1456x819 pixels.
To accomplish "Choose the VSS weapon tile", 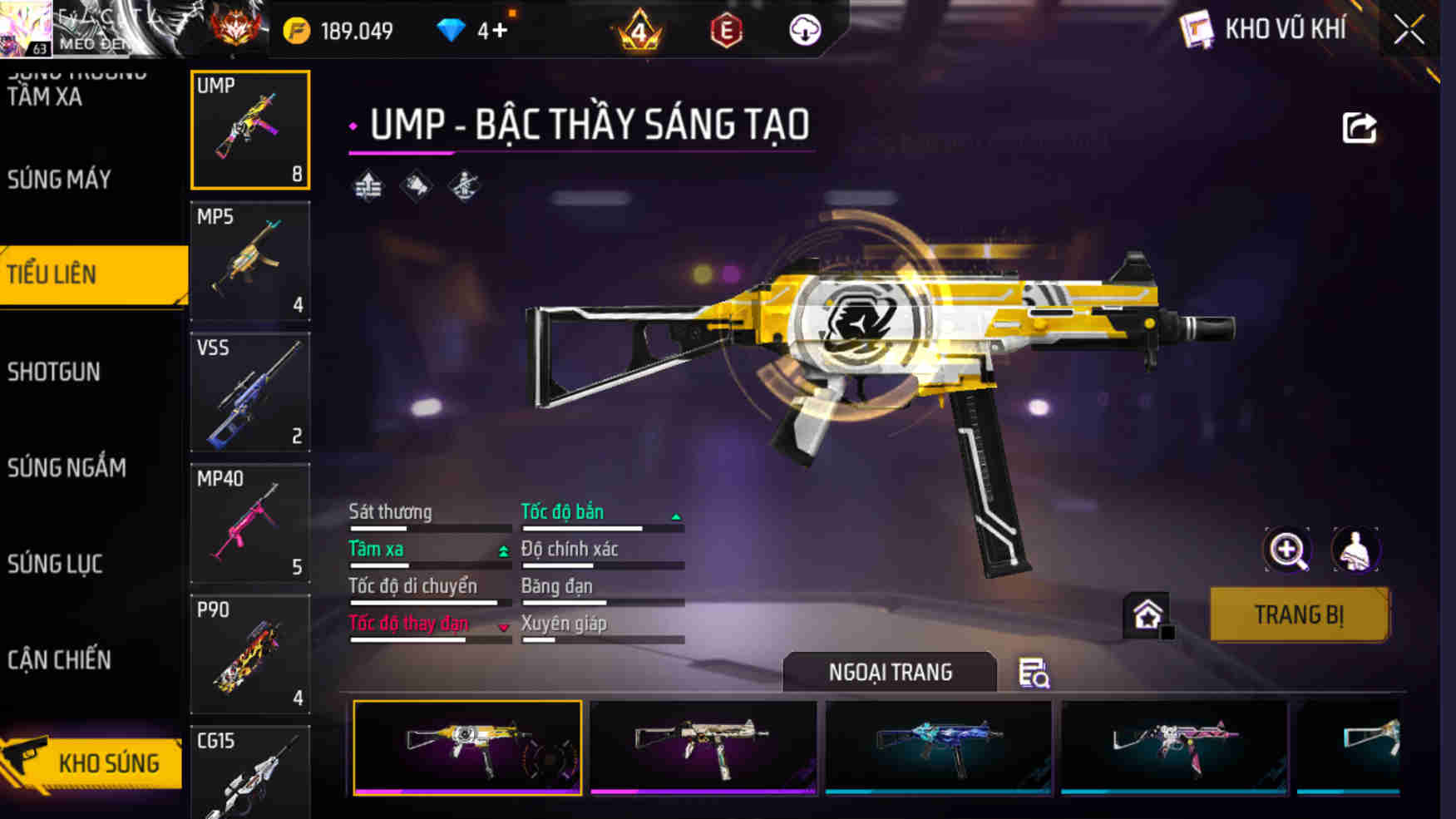I will (x=250, y=392).
